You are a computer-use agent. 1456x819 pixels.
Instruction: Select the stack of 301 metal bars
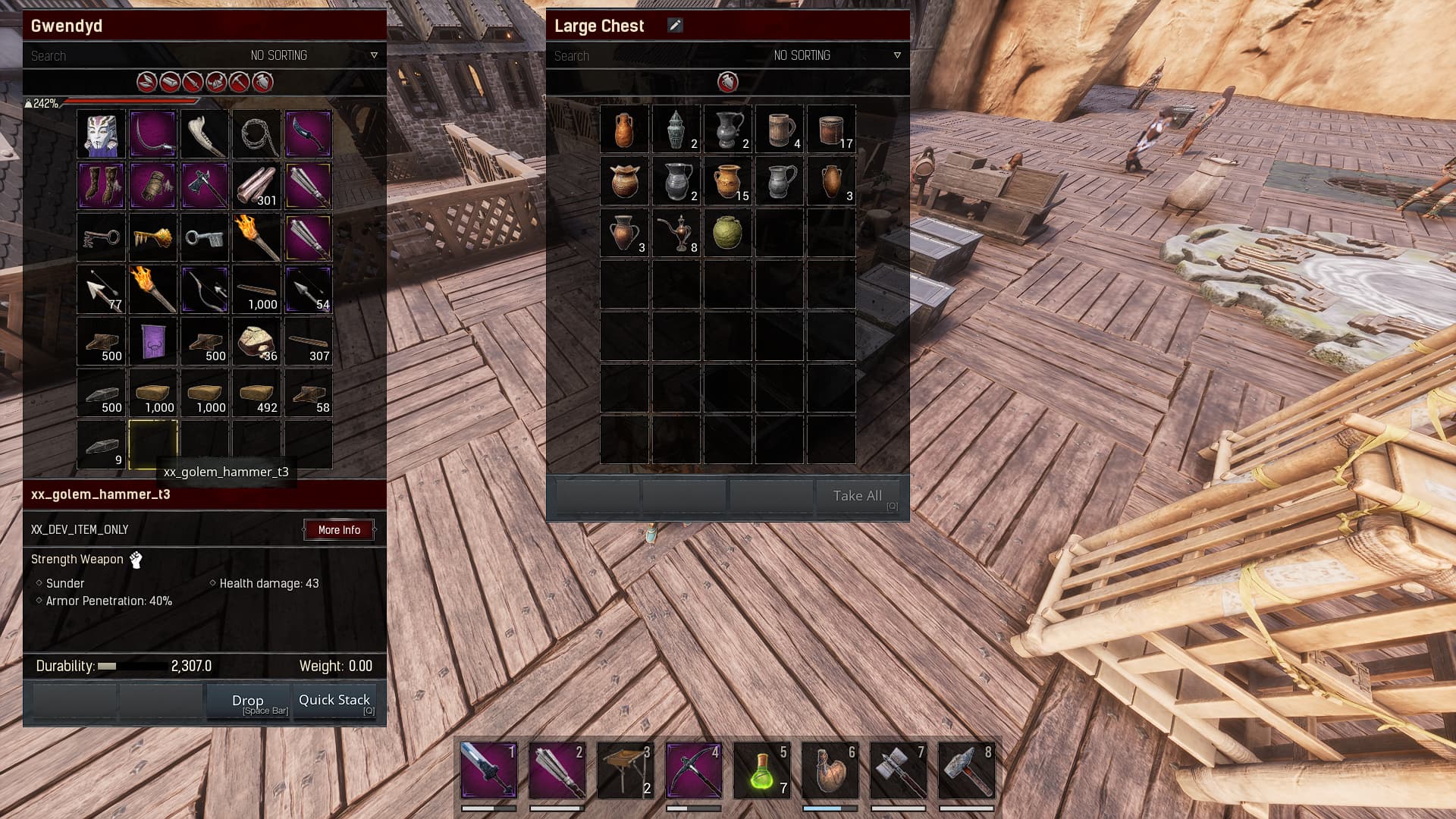pos(256,186)
